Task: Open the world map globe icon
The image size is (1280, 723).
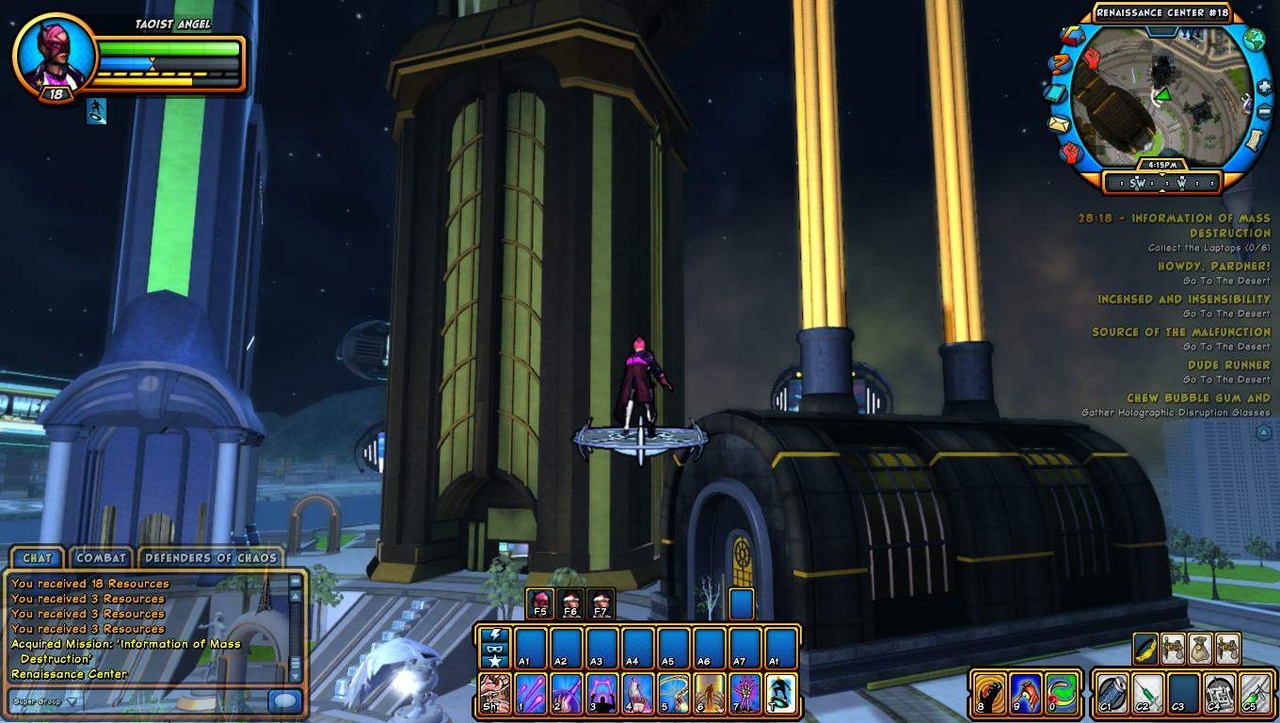Action: tap(1254, 40)
